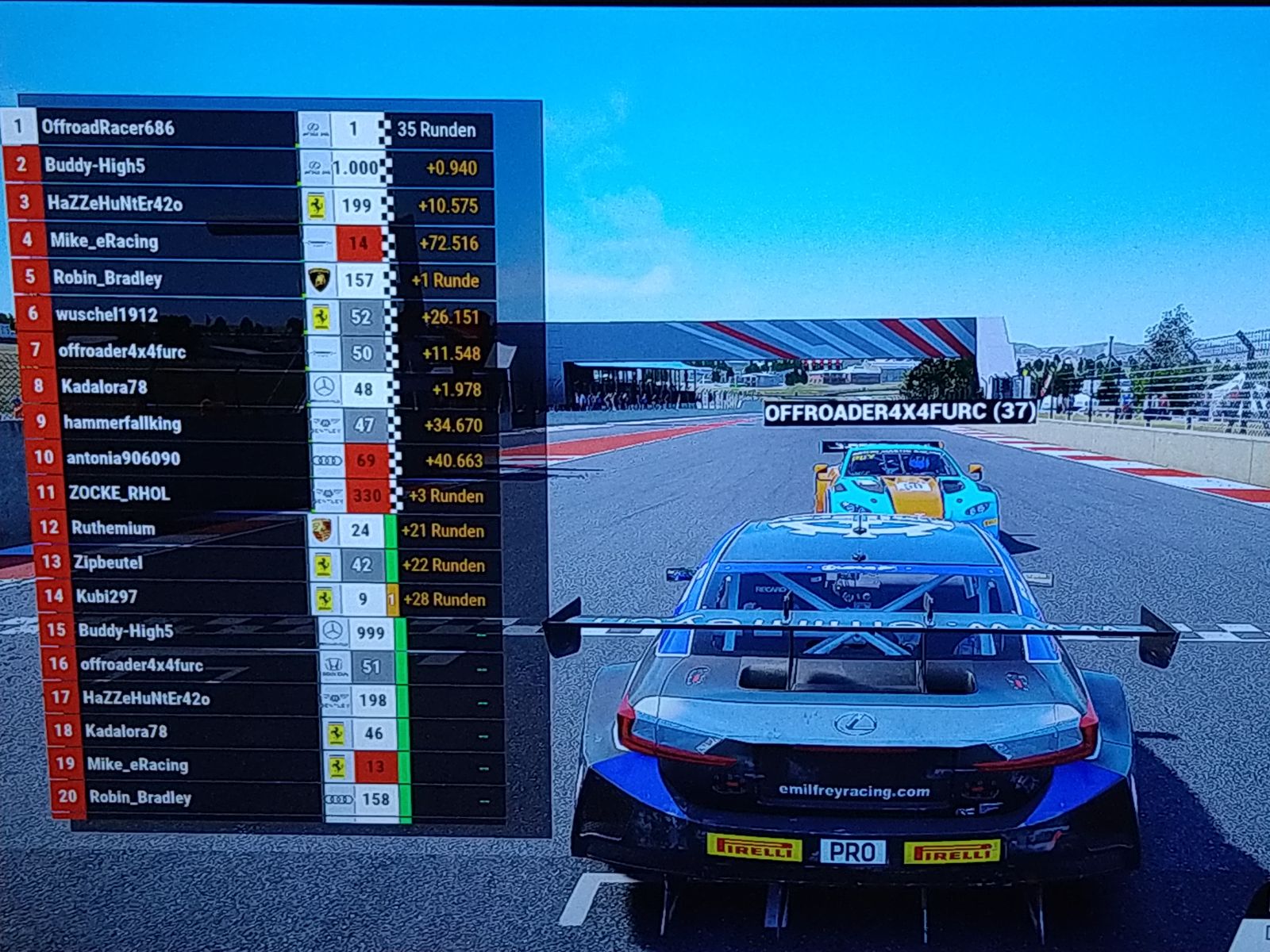Choose the wuschel1912 standings row

[x=106, y=315]
